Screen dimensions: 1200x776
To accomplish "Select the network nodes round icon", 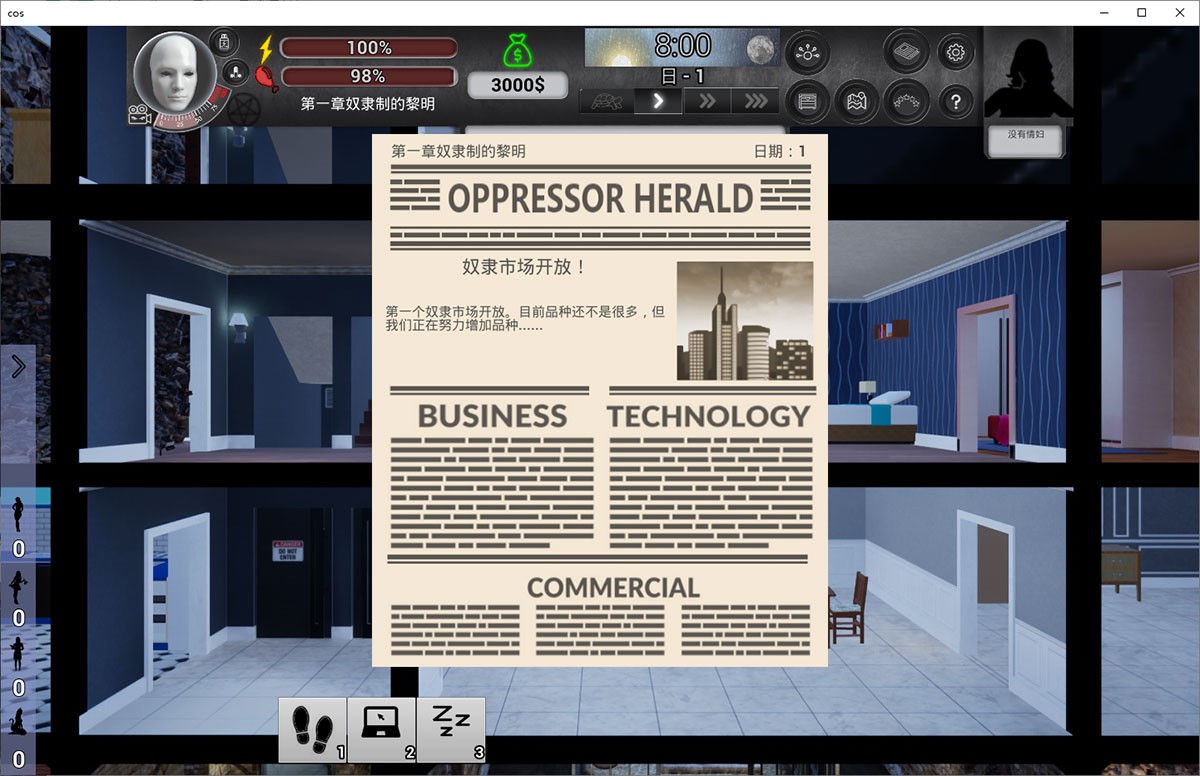I will click(807, 52).
